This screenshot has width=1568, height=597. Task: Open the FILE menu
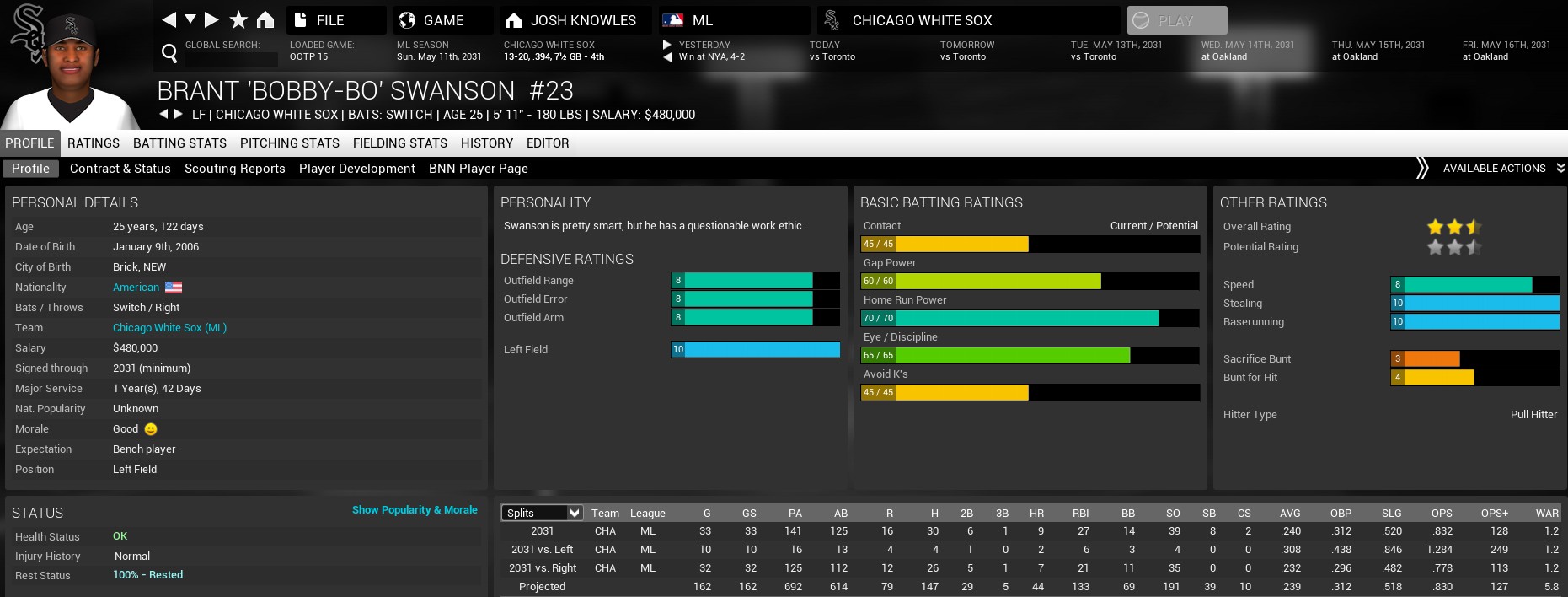point(335,20)
